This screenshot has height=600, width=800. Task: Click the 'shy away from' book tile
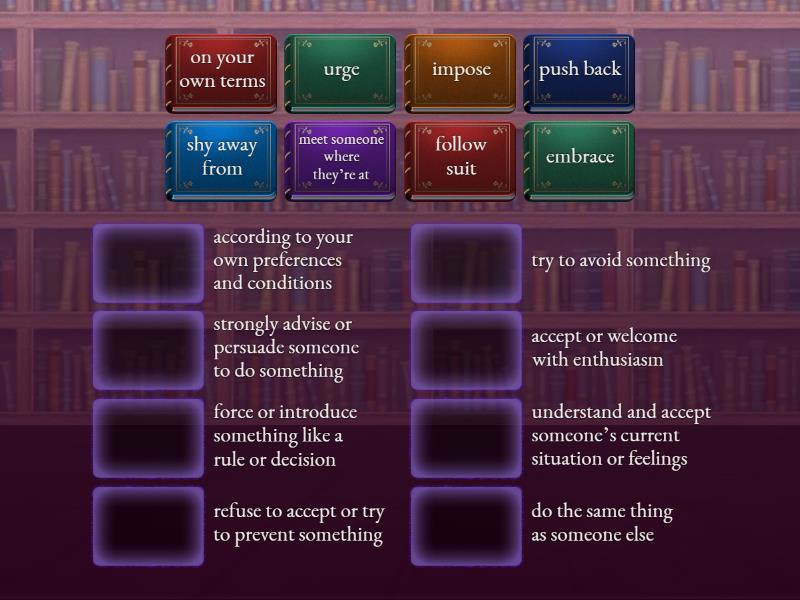click(x=221, y=158)
